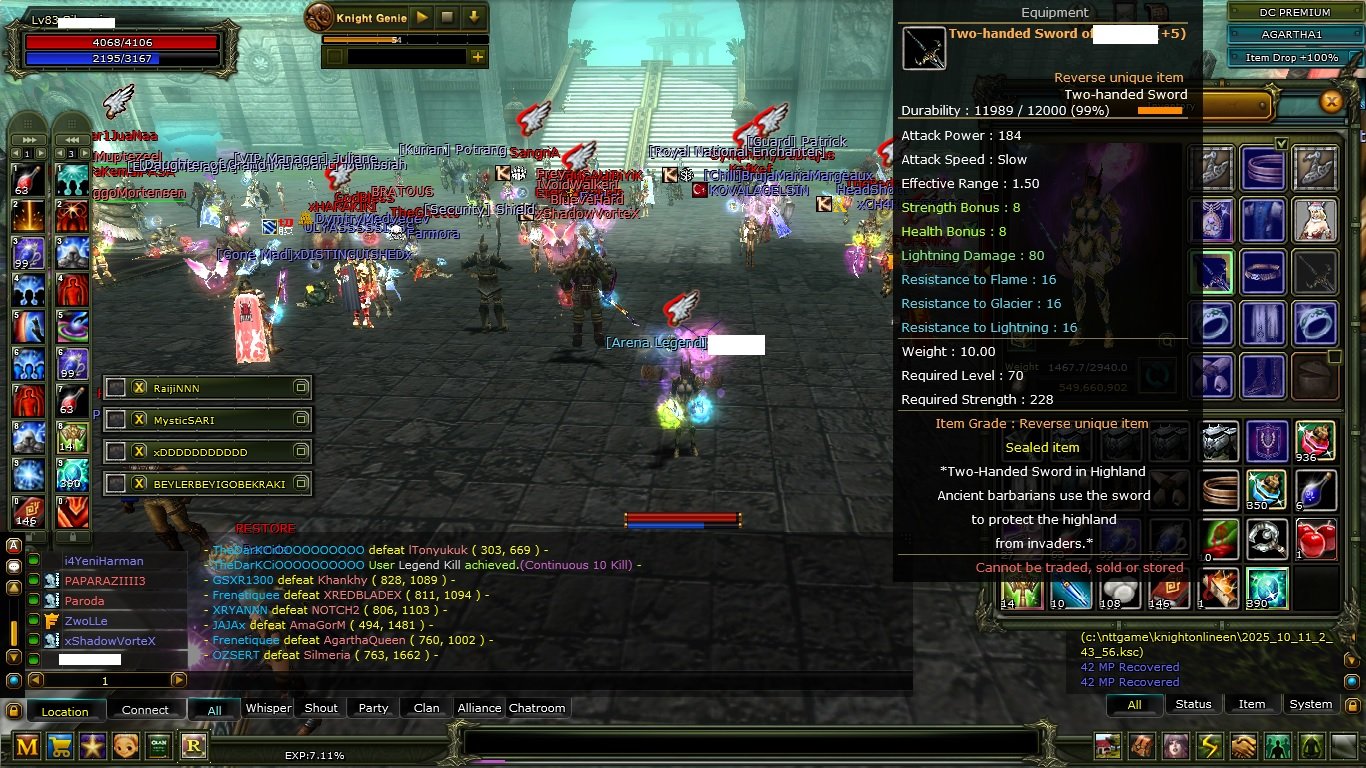The height and width of the screenshot is (768, 1366).
Task: Play the Knight Genie
Action: 422,17
